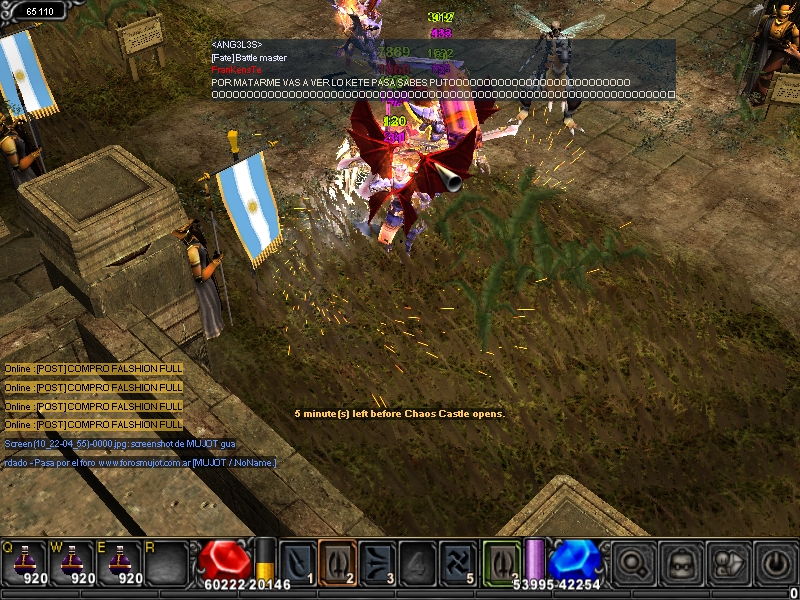The height and width of the screenshot is (600, 800).
Task: Open the character and party button
Action: tap(728, 564)
